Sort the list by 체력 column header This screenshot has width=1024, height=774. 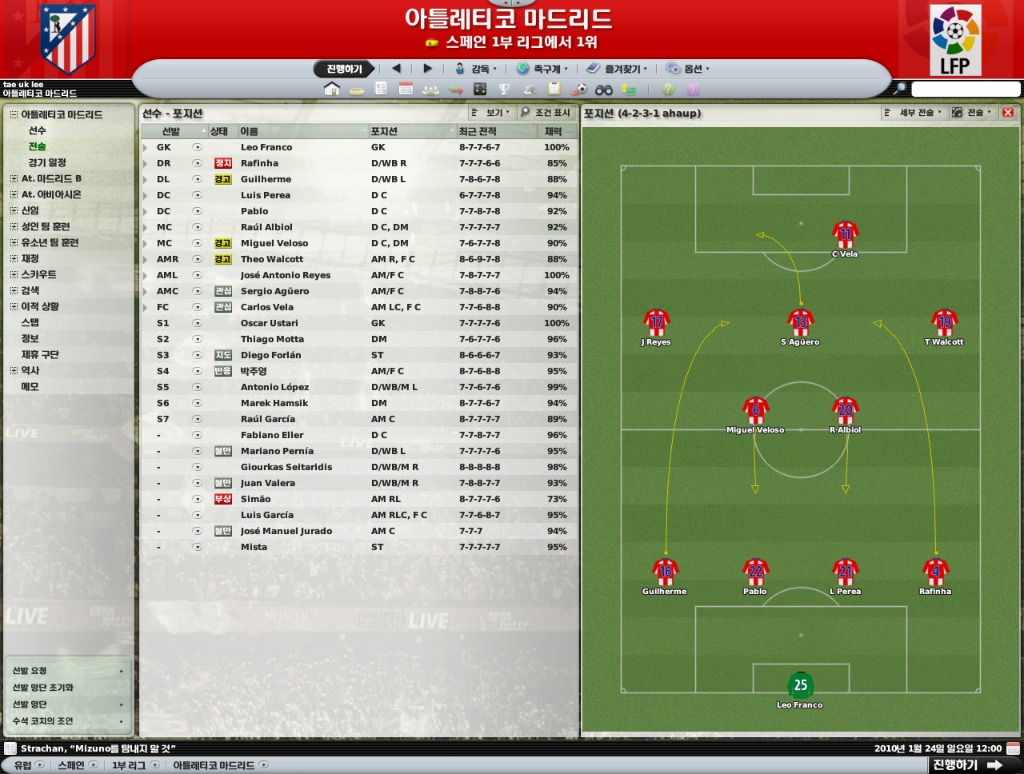click(553, 131)
